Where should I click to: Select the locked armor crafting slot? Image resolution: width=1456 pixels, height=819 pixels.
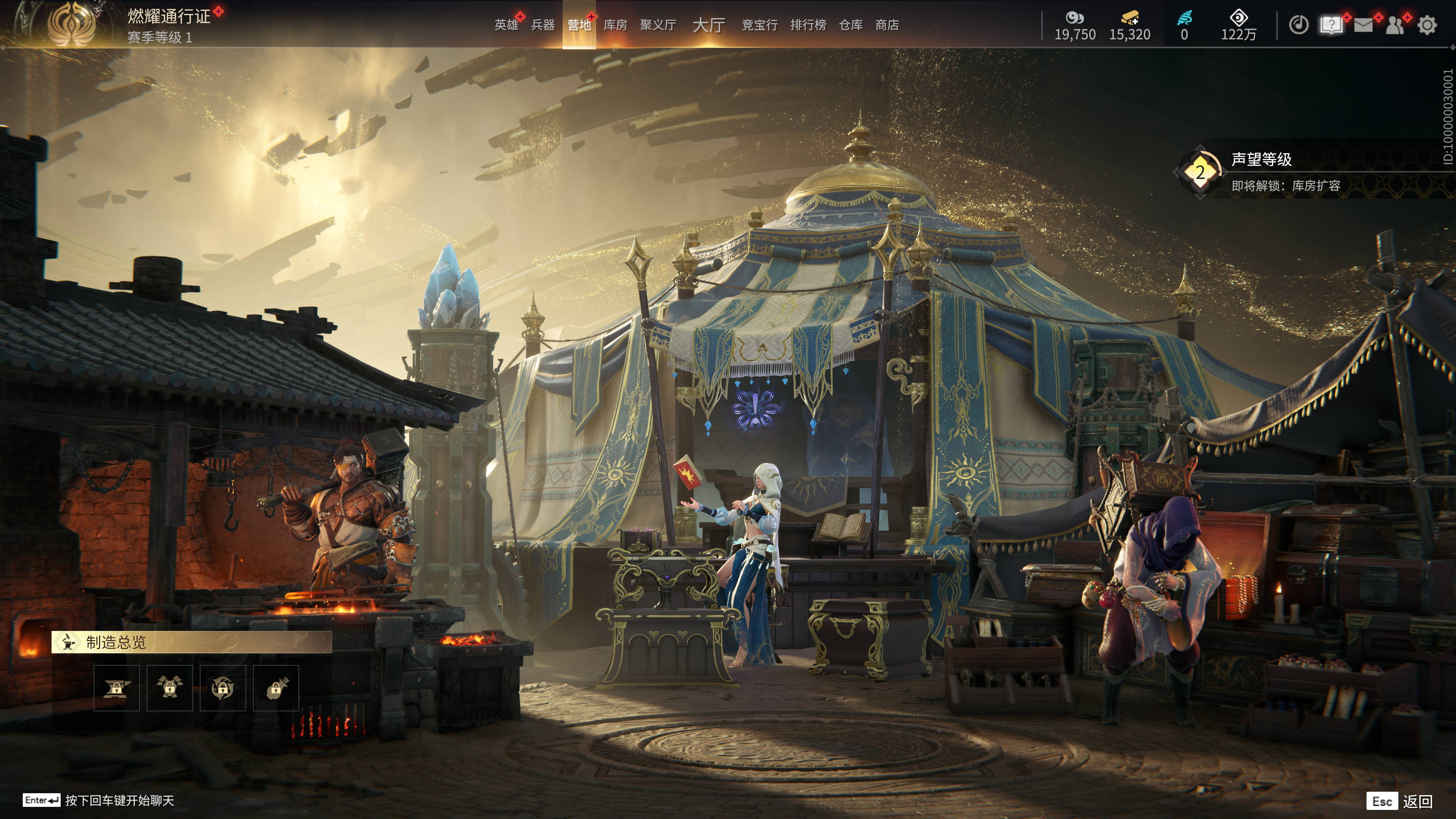[169, 688]
